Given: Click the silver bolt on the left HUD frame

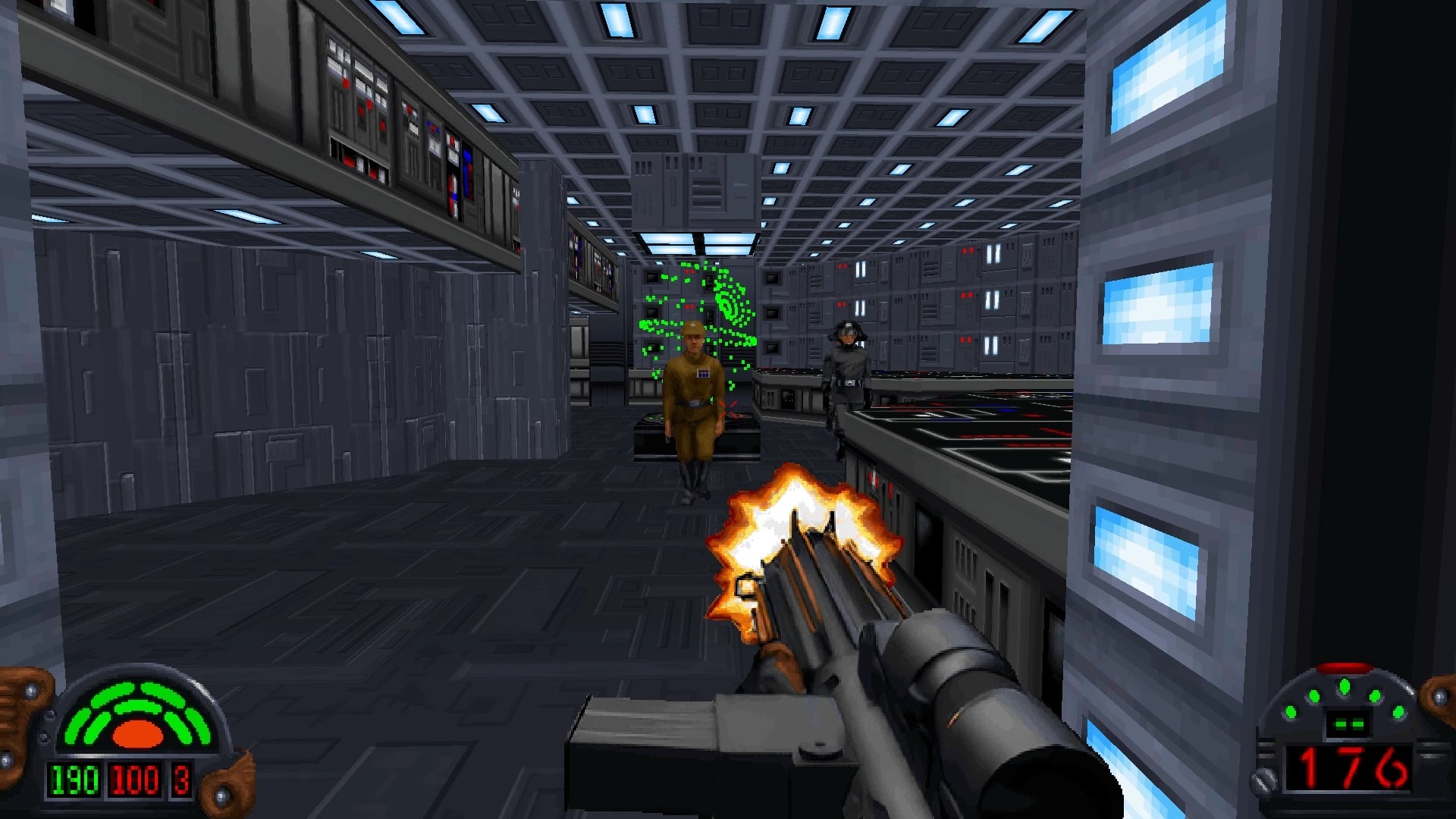Looking at the screenshot, I should 30,690.
